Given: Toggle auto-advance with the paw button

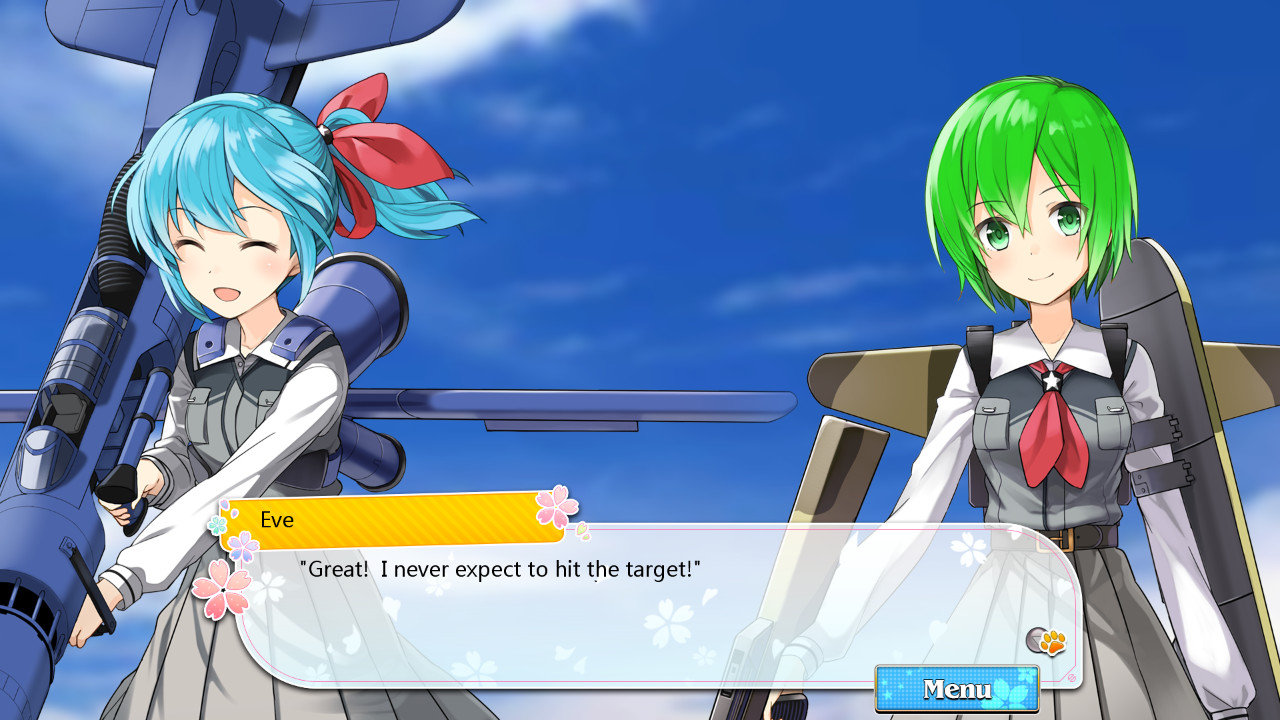Looking at the screenshot, I should click(1053, 642).
